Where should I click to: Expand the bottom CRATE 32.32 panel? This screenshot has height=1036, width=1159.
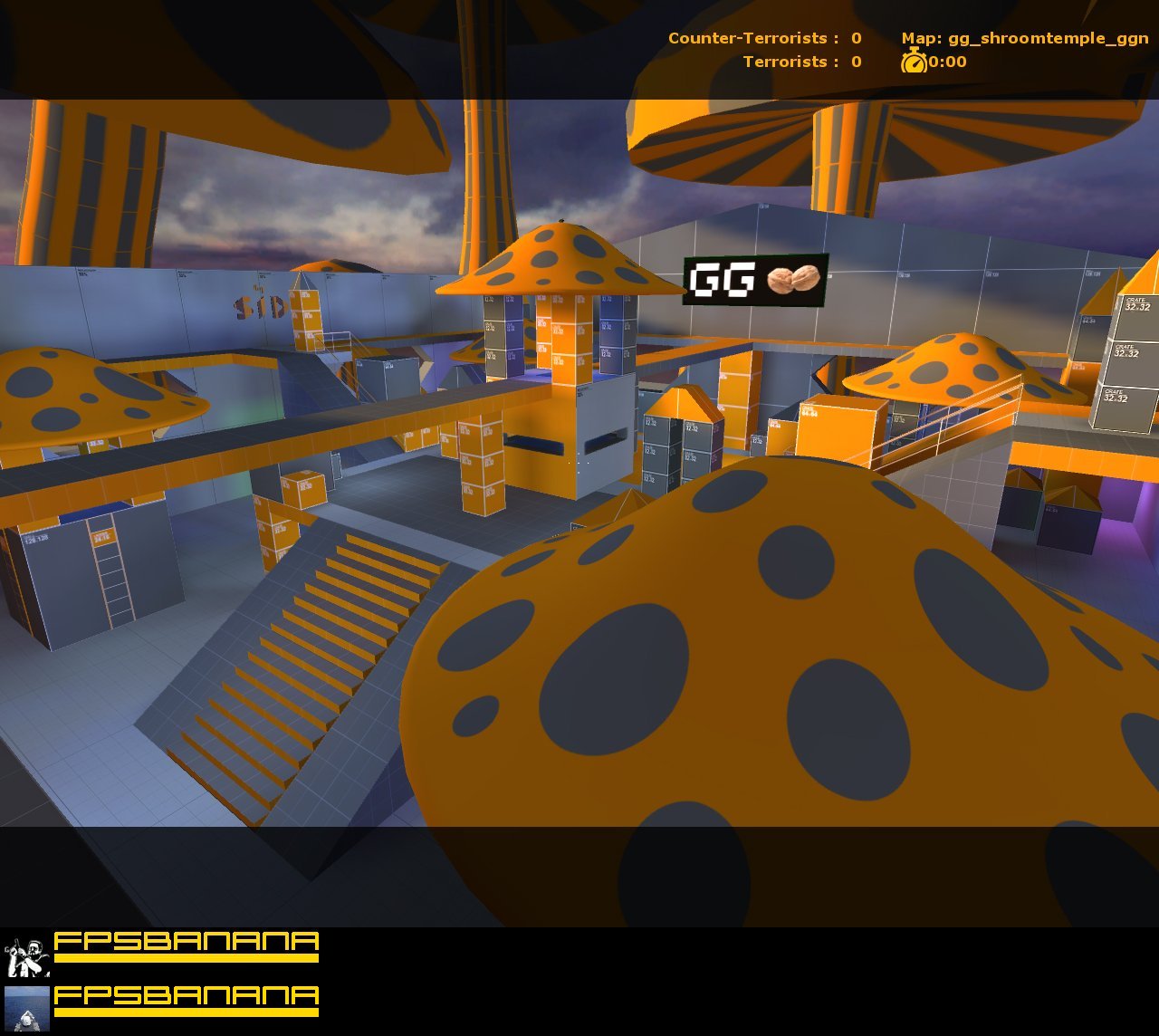1116,396
